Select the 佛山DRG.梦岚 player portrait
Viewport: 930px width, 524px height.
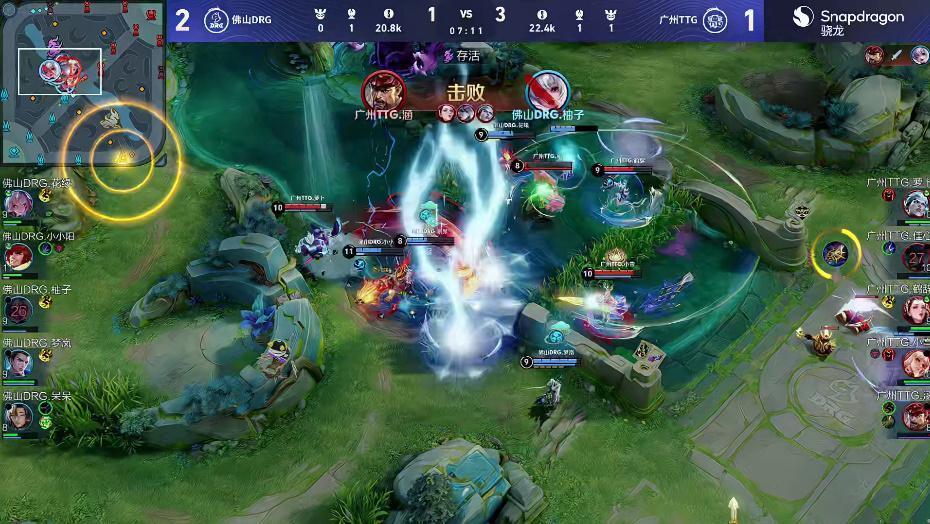pyautogui.click(x=18, y=364)
